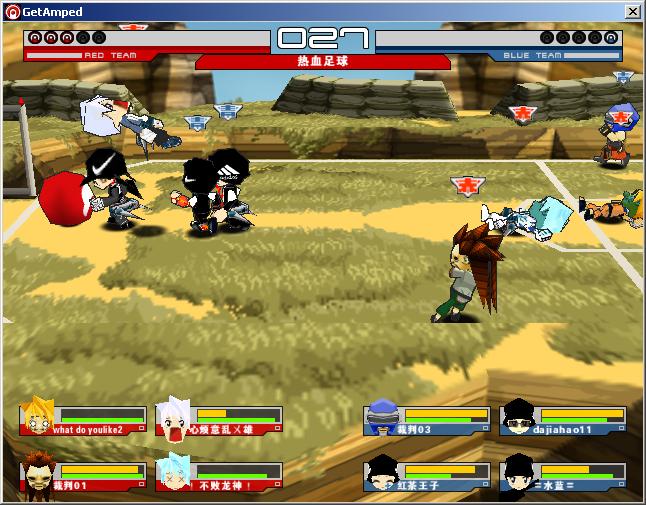Select the 裁判01 player panel
The height and width of the screenshot is (505, 646).
tap(82, 476)
